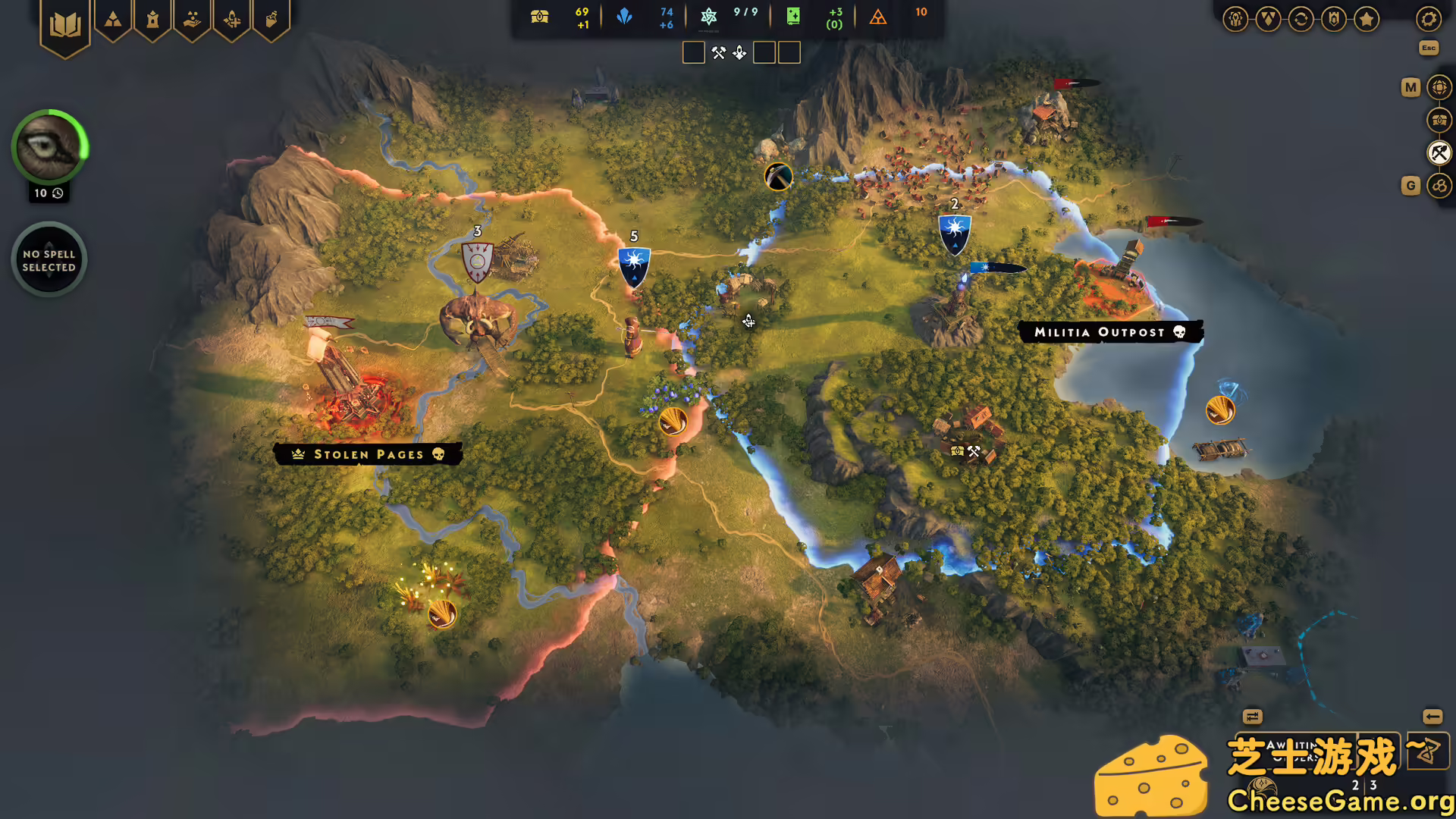The height and width of the screenshot is (819, 1456).
Task: Open the unit recruitment banner icon
Action: [232, 19]
